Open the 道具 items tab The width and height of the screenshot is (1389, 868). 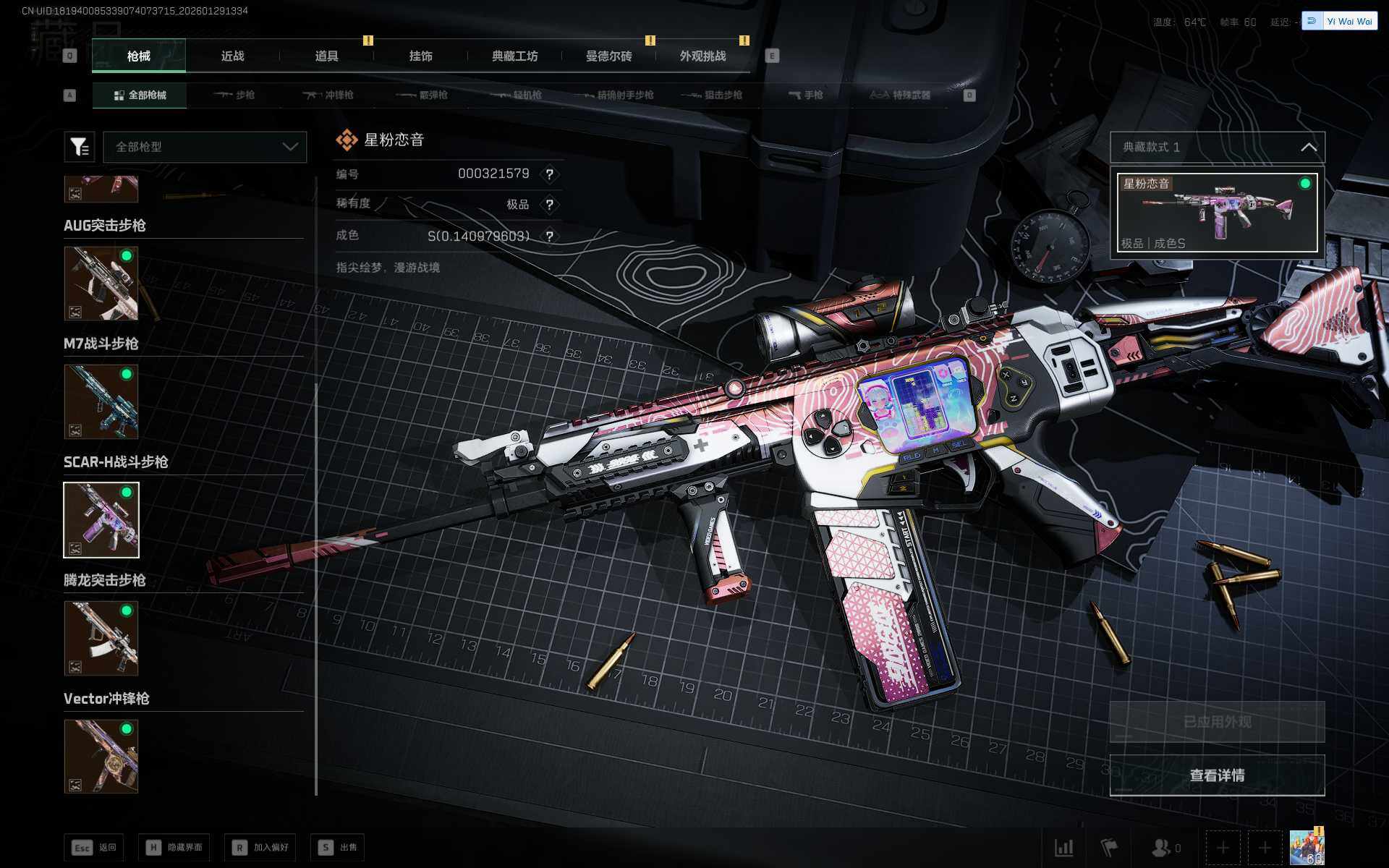pyautogui.click(x=326, y=56)
